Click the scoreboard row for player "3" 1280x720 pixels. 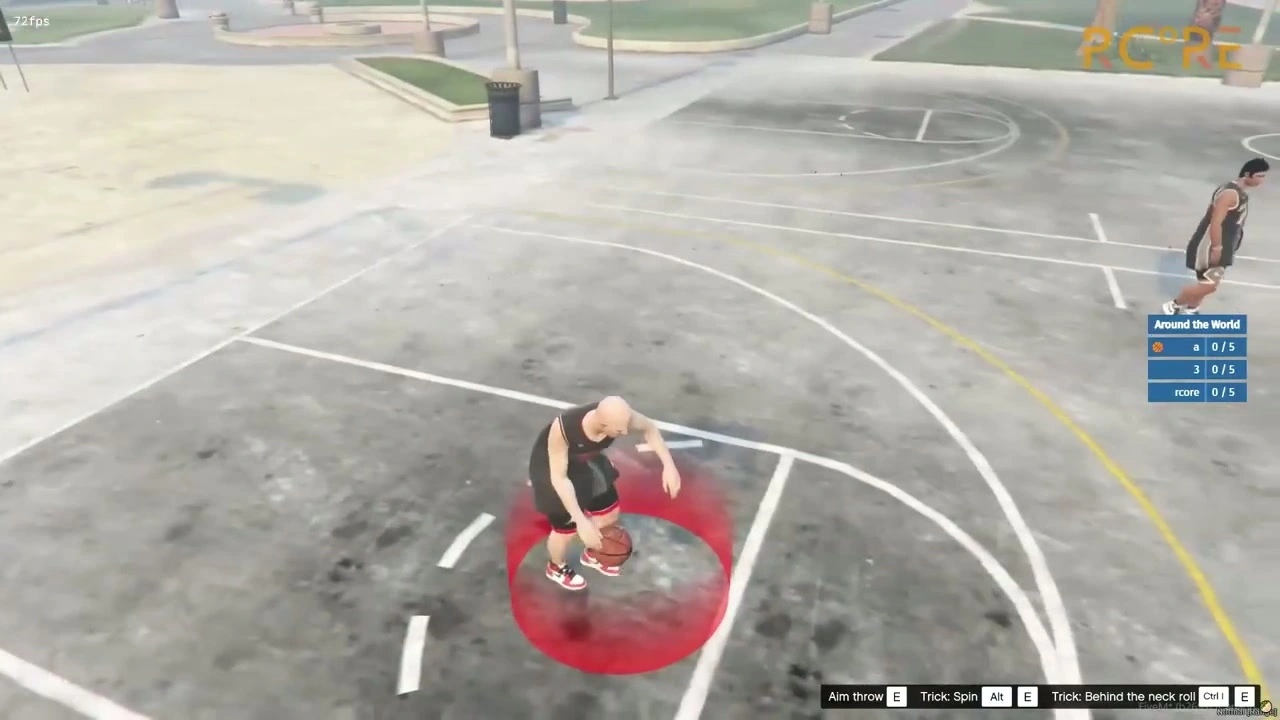[x=1196, y=369]
